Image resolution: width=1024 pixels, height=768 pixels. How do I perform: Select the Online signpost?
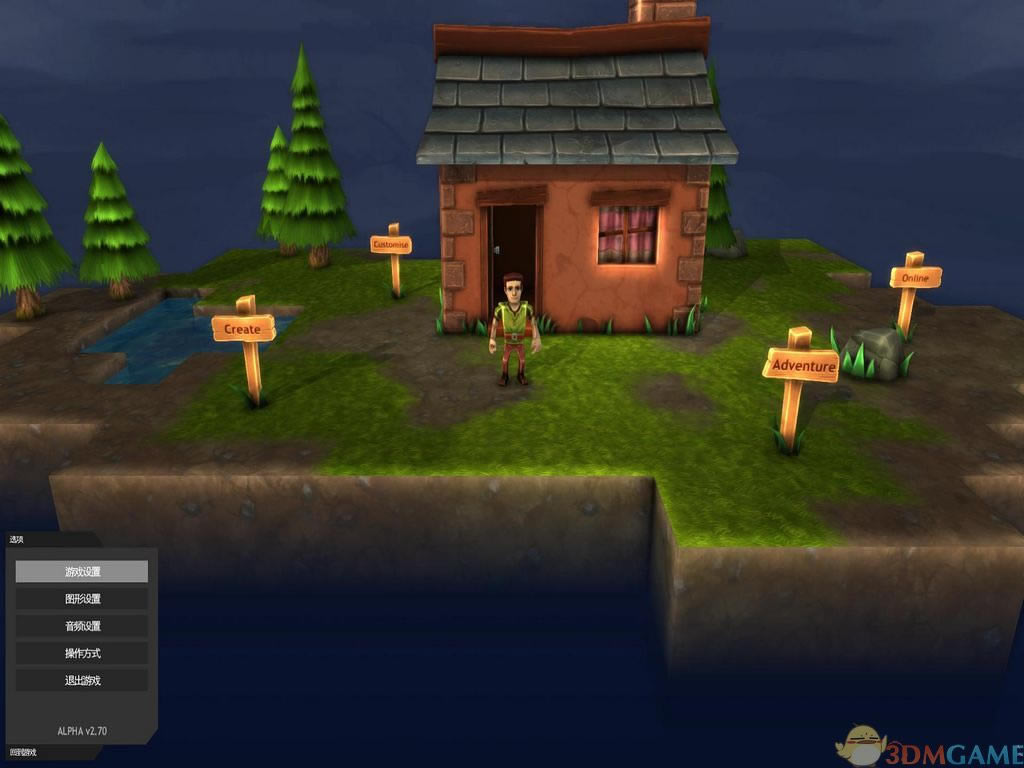915,277
